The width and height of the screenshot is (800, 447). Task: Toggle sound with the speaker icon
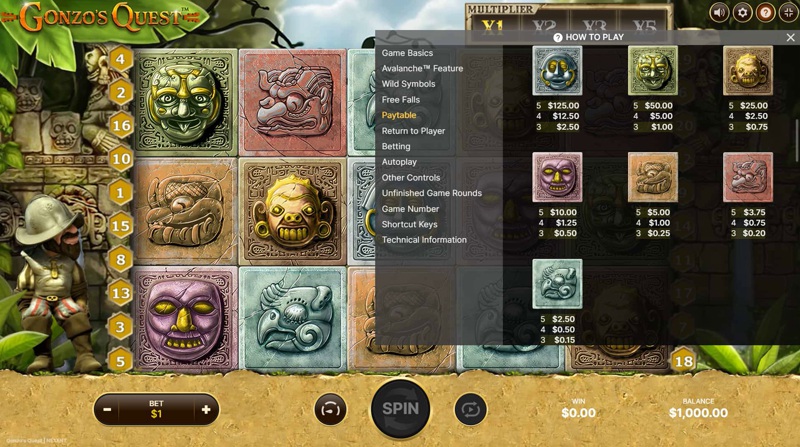pos(719,12)
